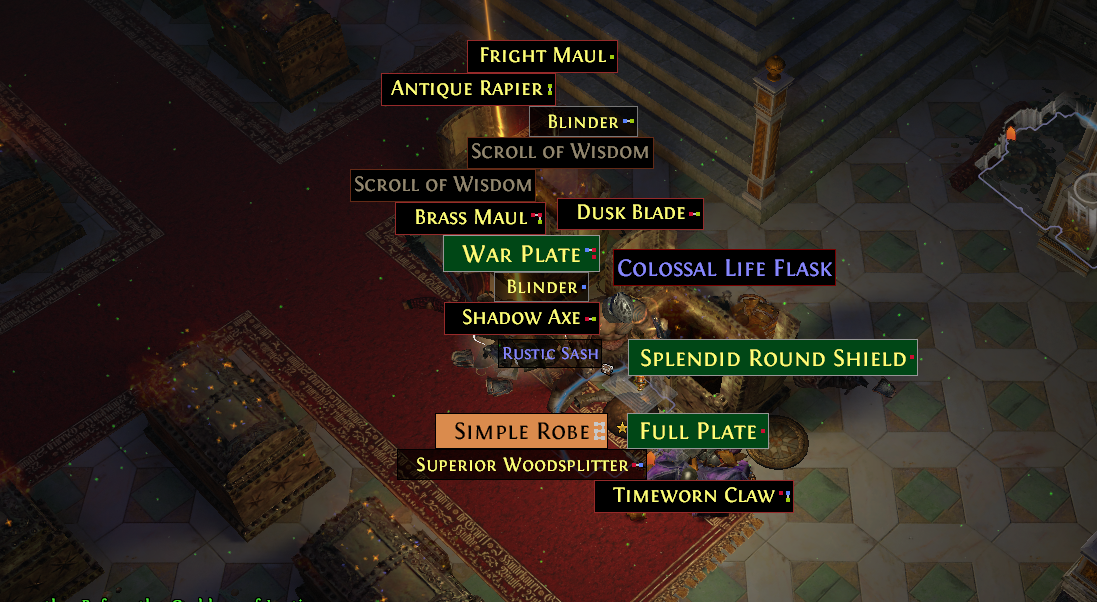Loot the War Plate label
Viewport: 1097px width, 602px height.
pos(521,254)
